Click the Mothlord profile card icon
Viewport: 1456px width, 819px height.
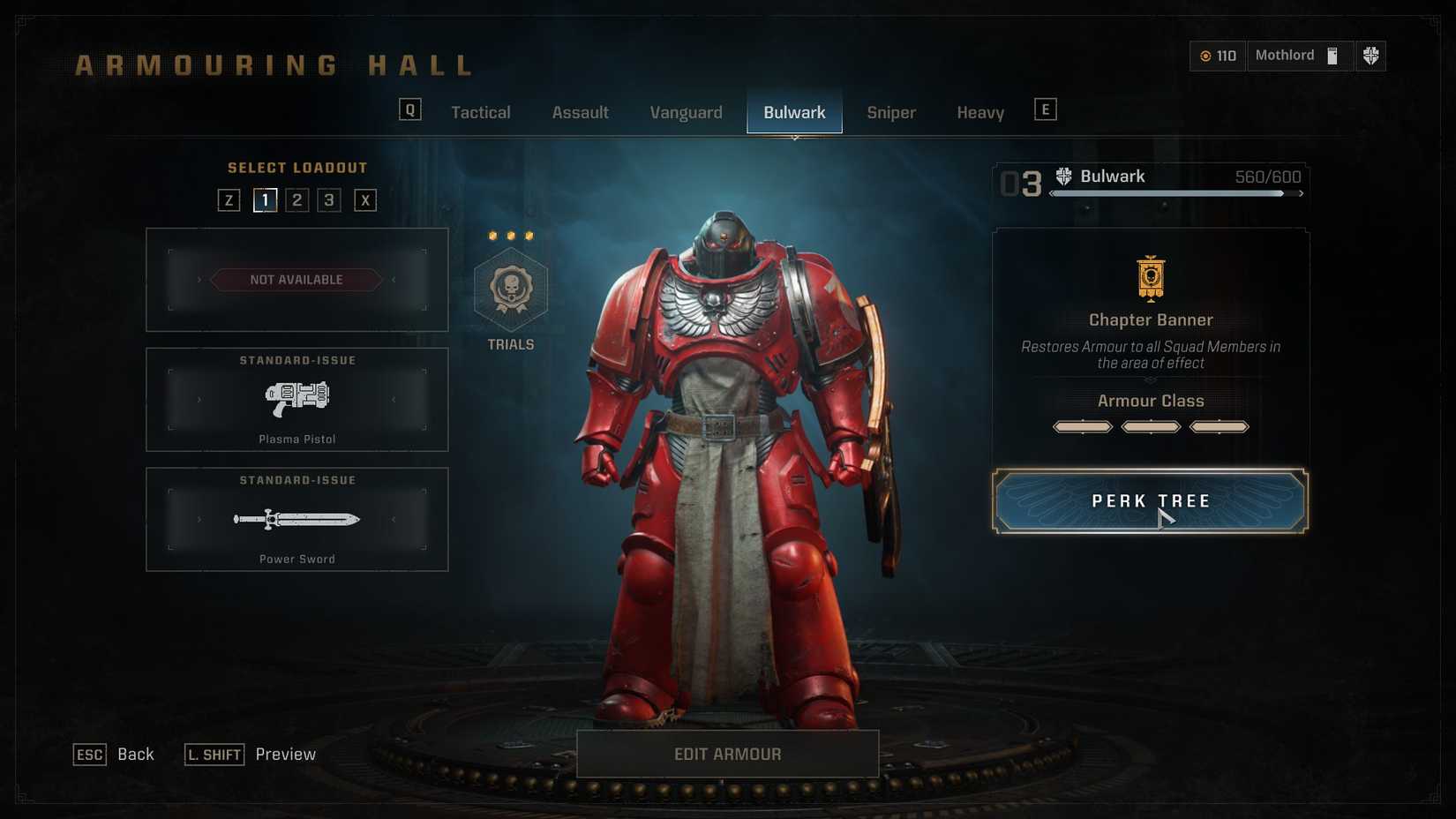point(1332,56)
